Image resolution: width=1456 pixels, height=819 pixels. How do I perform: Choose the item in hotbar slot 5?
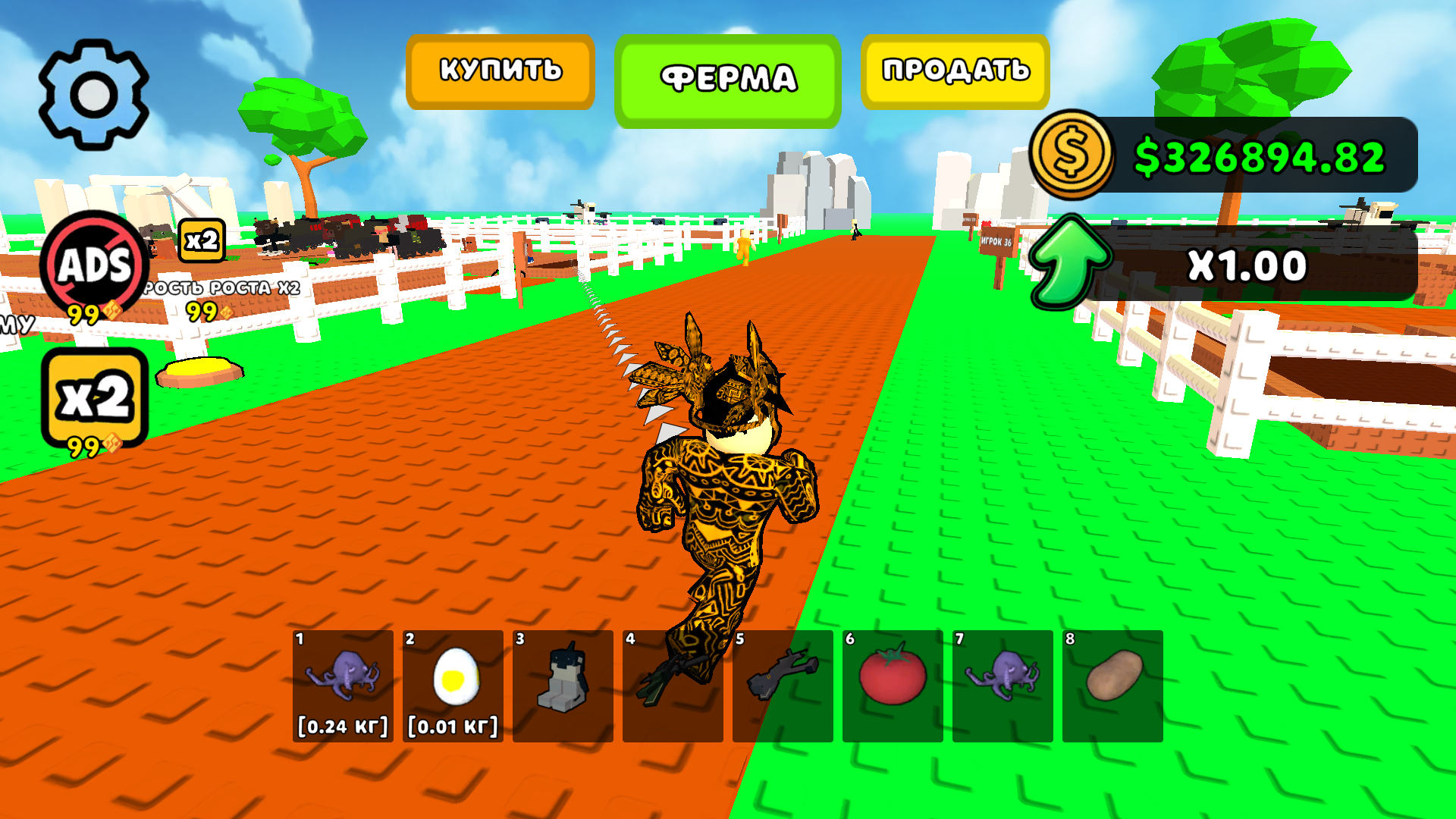(784, 686)
